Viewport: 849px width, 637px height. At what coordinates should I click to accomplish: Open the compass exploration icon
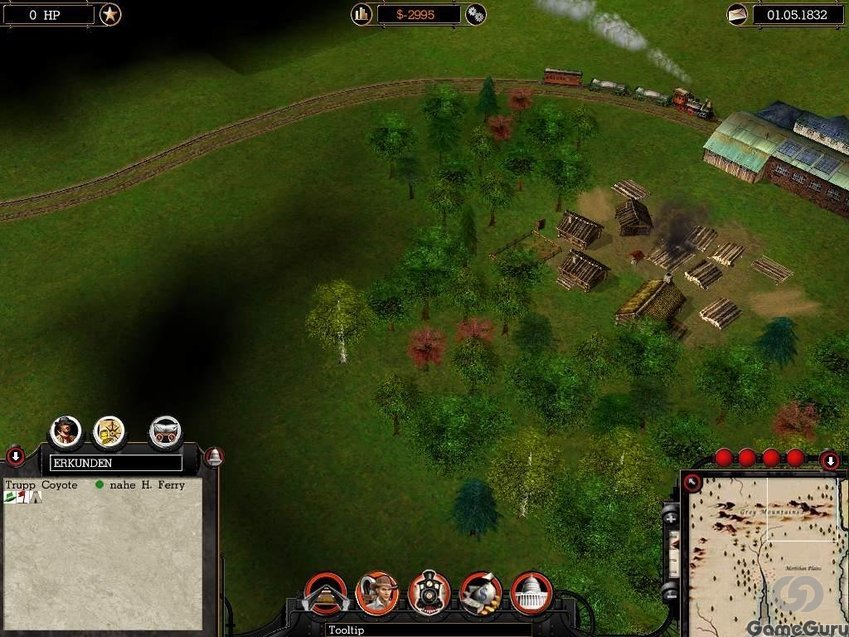pos(109,431)
